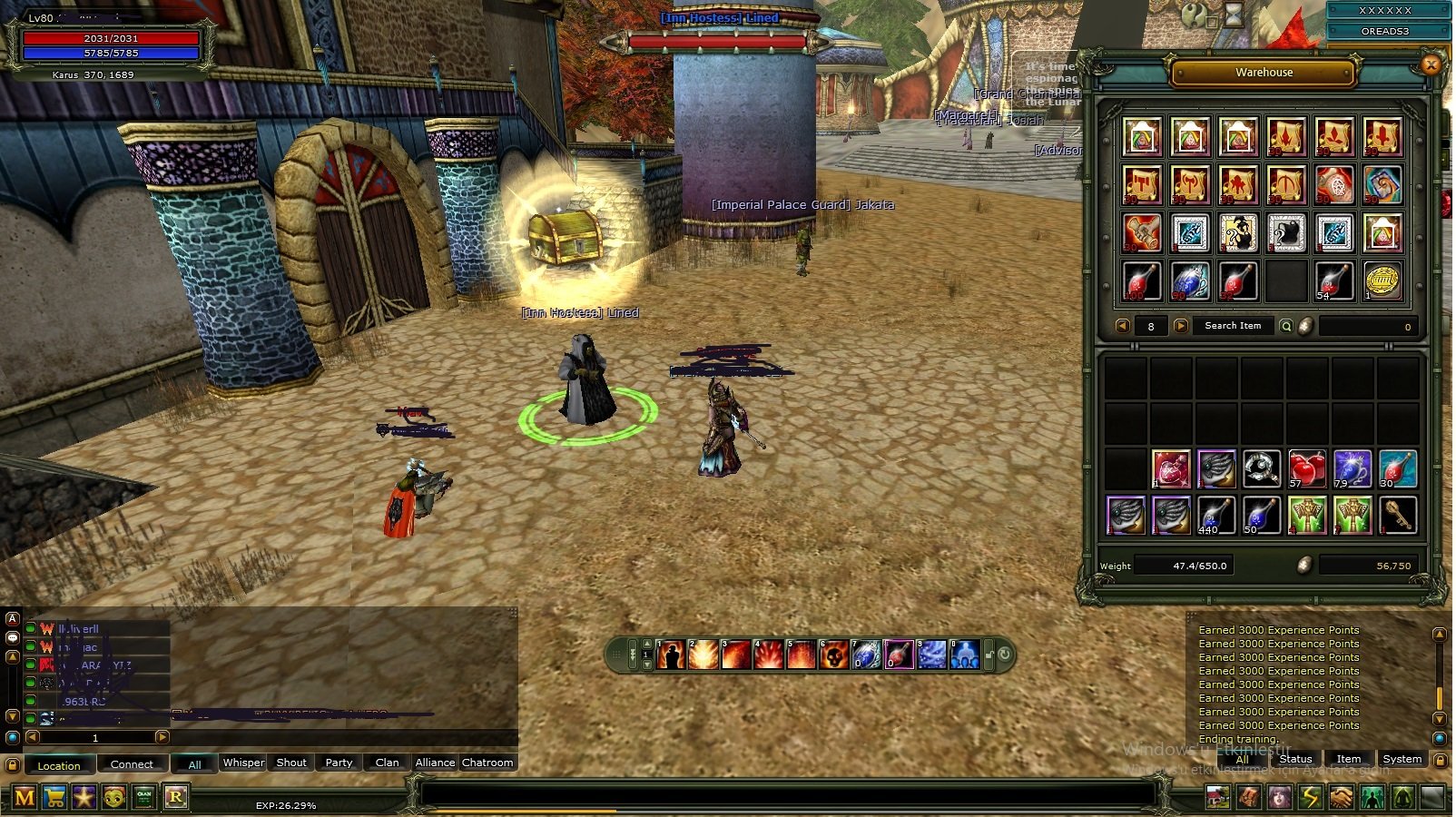The image size is (1456, 817).
Task: Open the Clan menu icon
Action: [143, 798]
